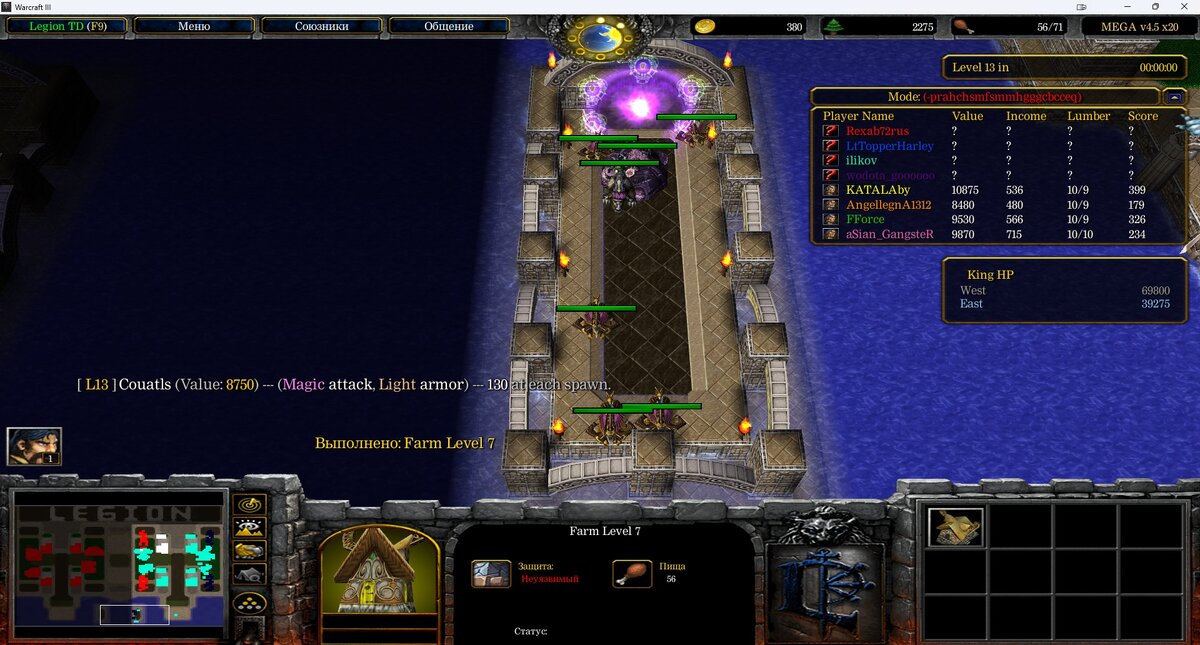Click the gold resource icon

[705, 26]
